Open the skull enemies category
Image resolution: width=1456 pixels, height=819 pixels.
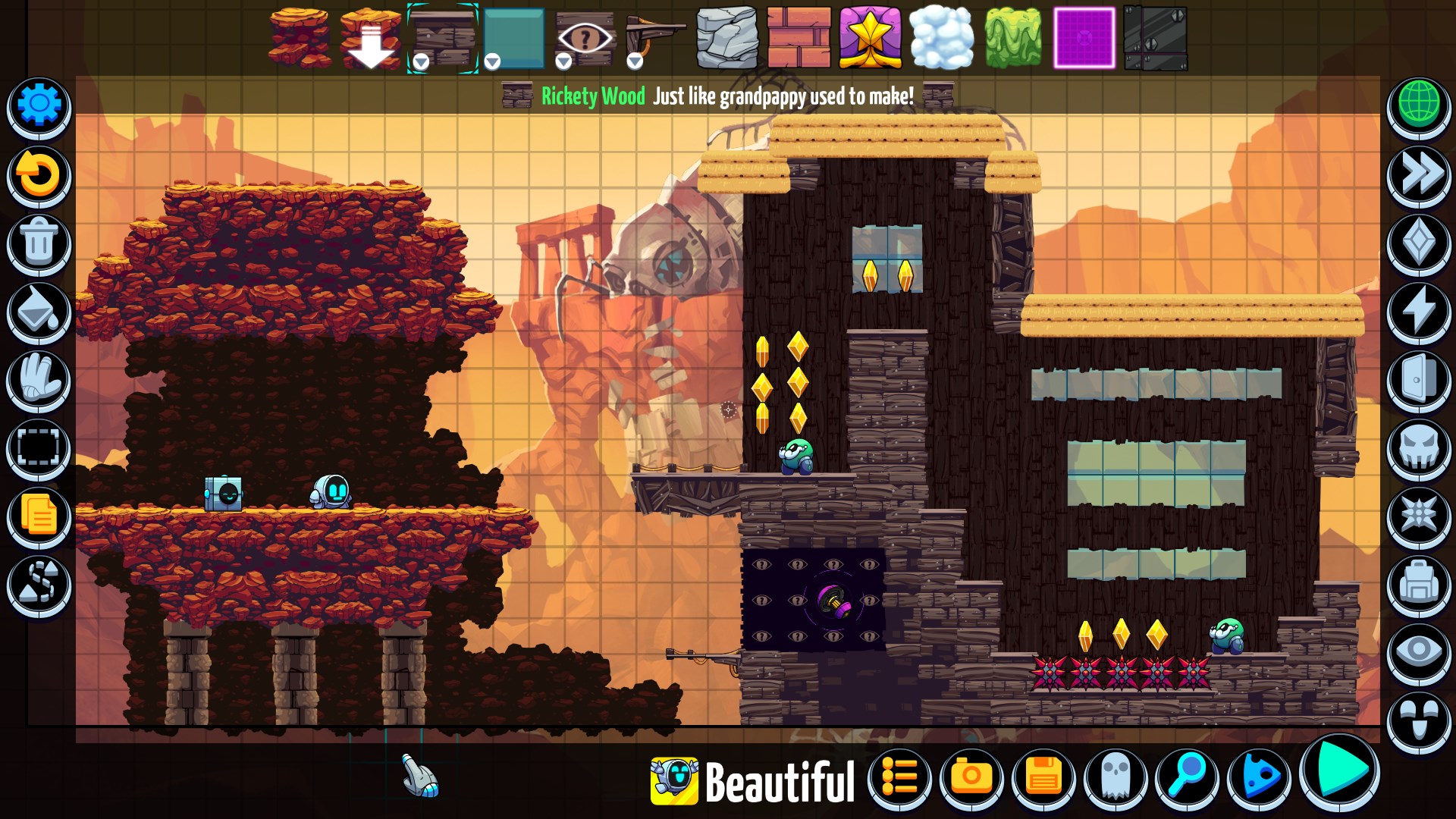point(1419,447)
